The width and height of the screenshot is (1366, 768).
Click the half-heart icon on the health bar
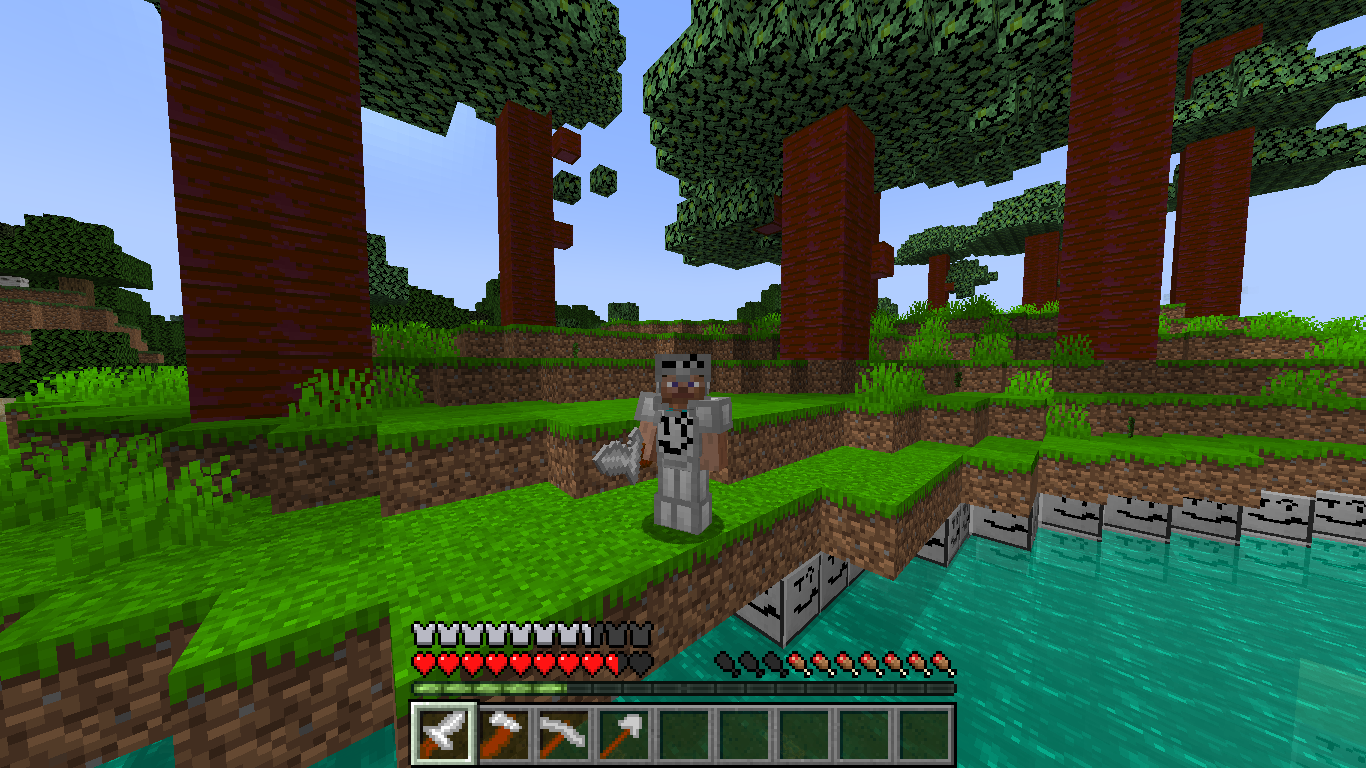click(610, 664)
